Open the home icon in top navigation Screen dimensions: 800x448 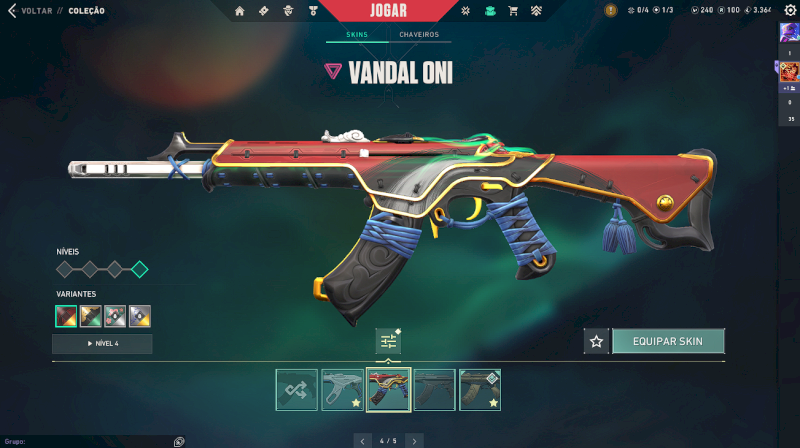point(240,11)
